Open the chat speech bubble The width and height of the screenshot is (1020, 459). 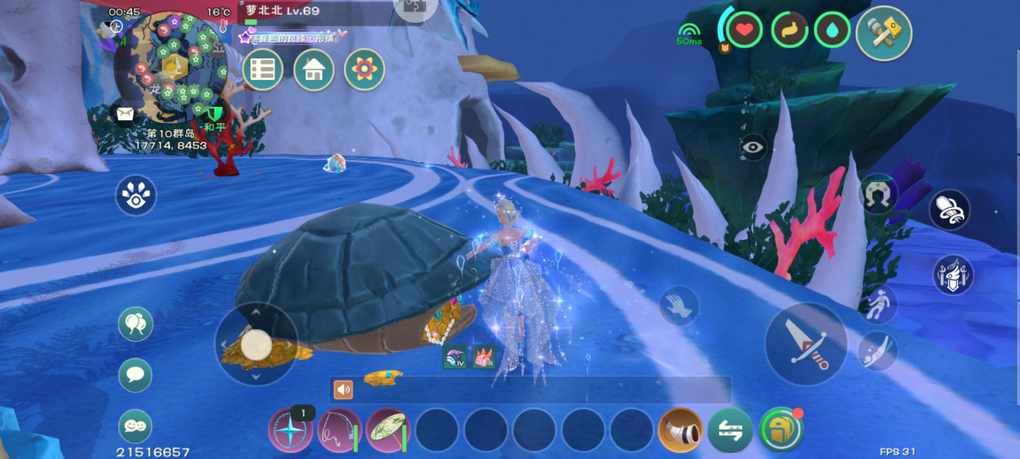(x=136, y=375)
